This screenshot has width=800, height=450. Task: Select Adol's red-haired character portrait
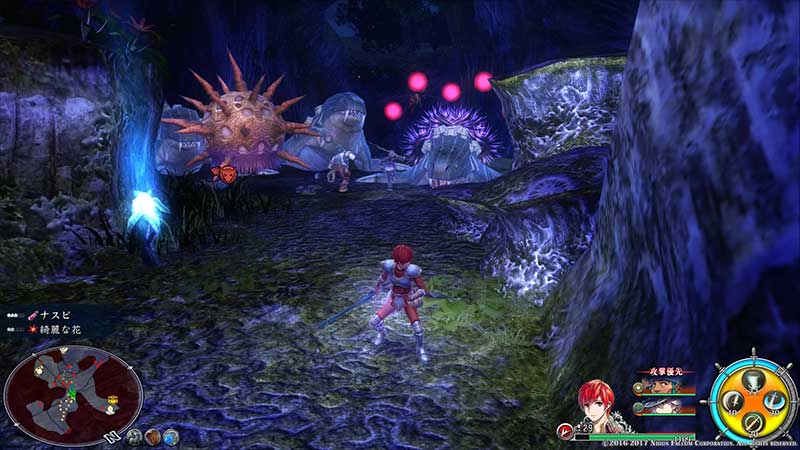coord(598,406)
